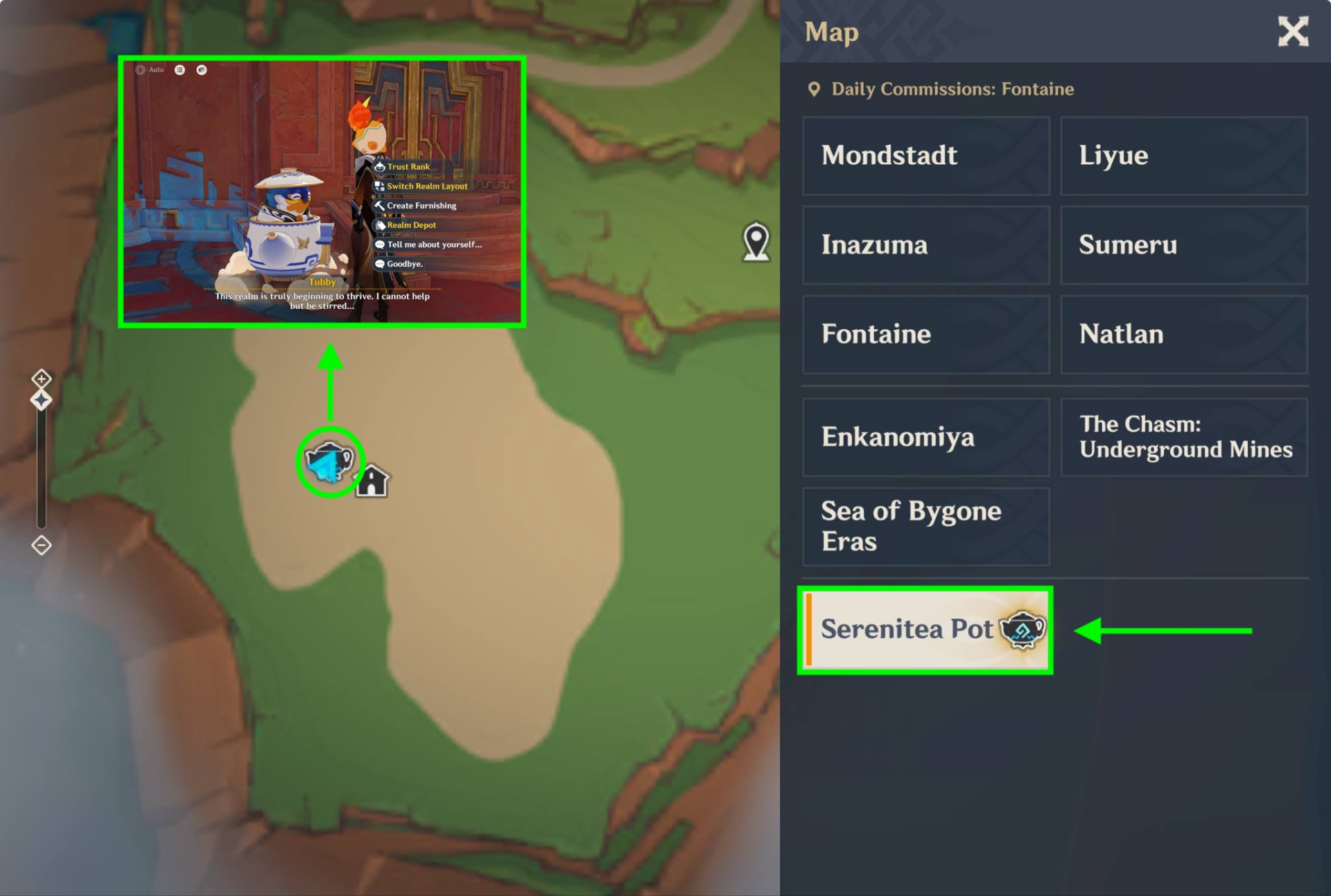Select the Serenitea Pot map entry
Screen dimensions: 1331x896
point(925,629)
